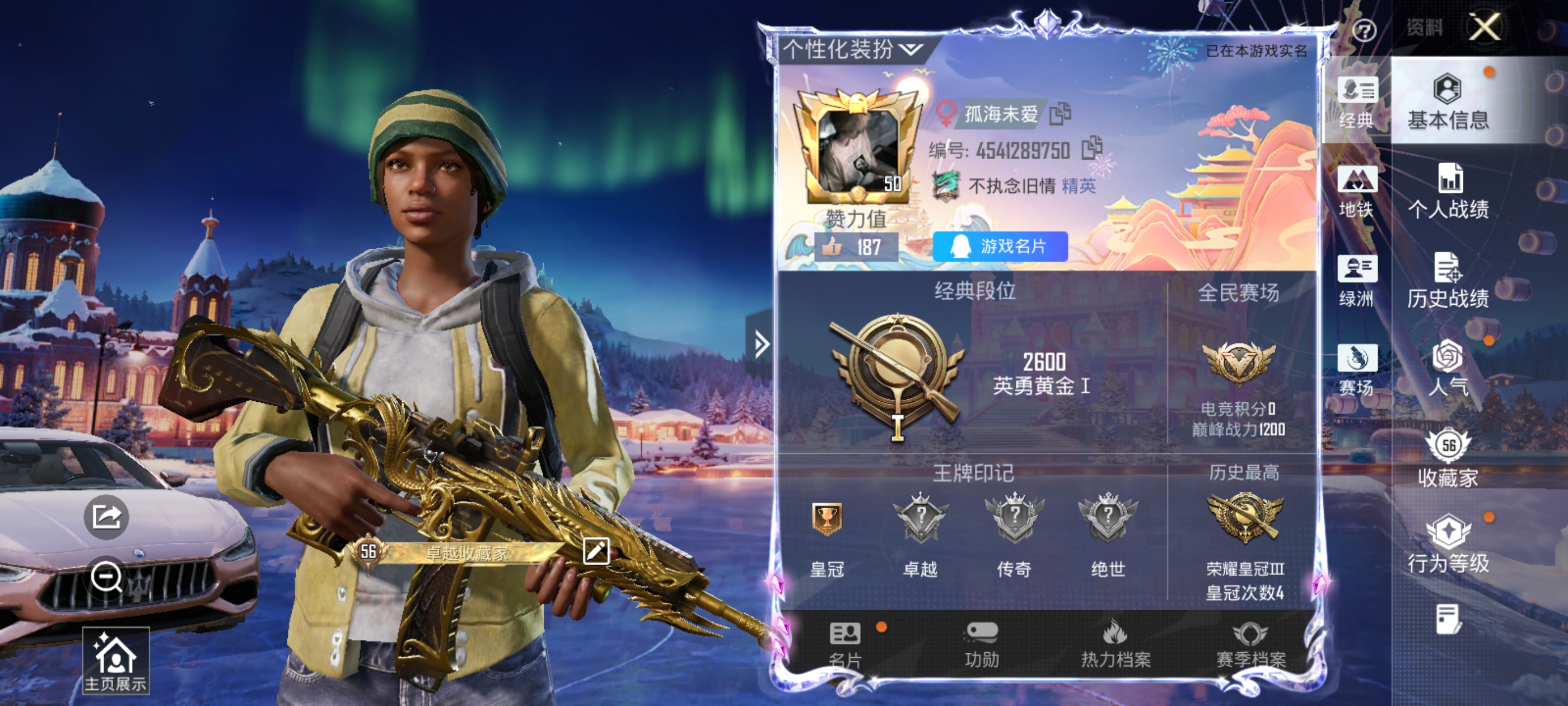The height and width of the screenshot is (706, 1568).
Task: Open the 个人战绩 tab
Action: coord(1448,191)
